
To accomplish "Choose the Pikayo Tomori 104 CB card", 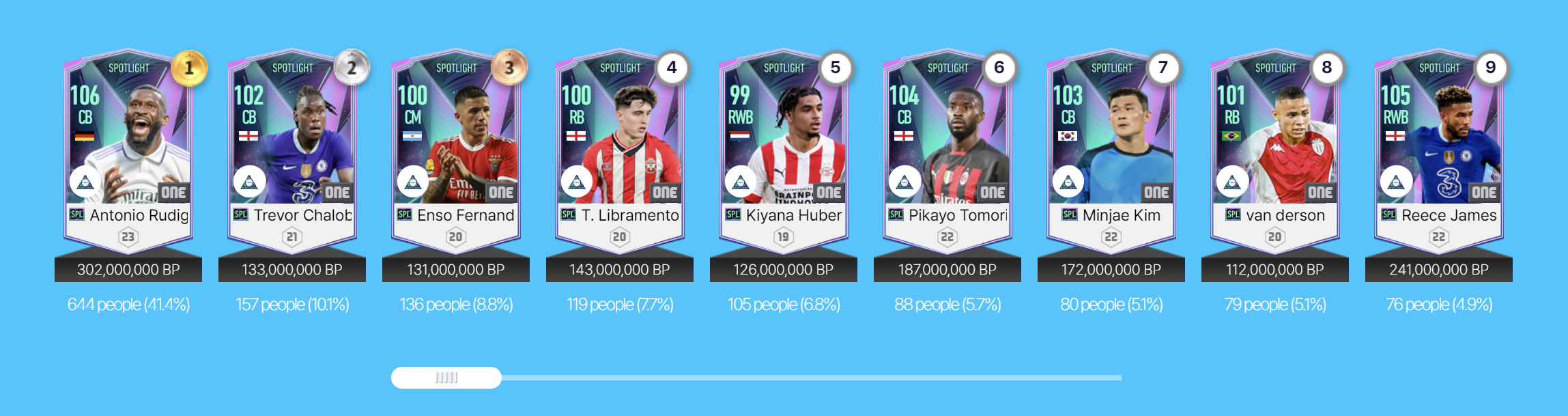I will click(x=947, y=152).
